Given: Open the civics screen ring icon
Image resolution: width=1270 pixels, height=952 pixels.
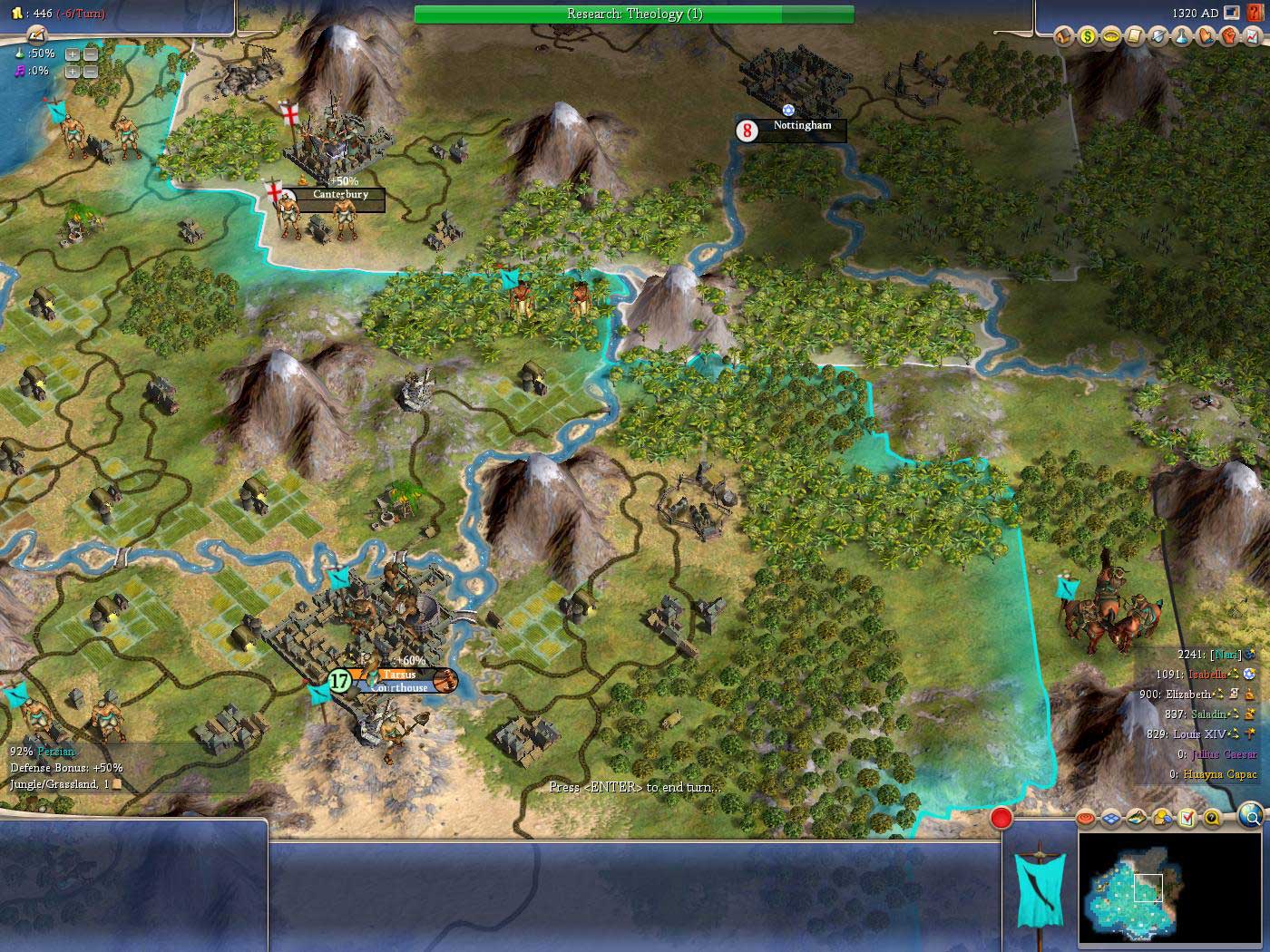Looking at the screenshot, I should (1110, 37).
